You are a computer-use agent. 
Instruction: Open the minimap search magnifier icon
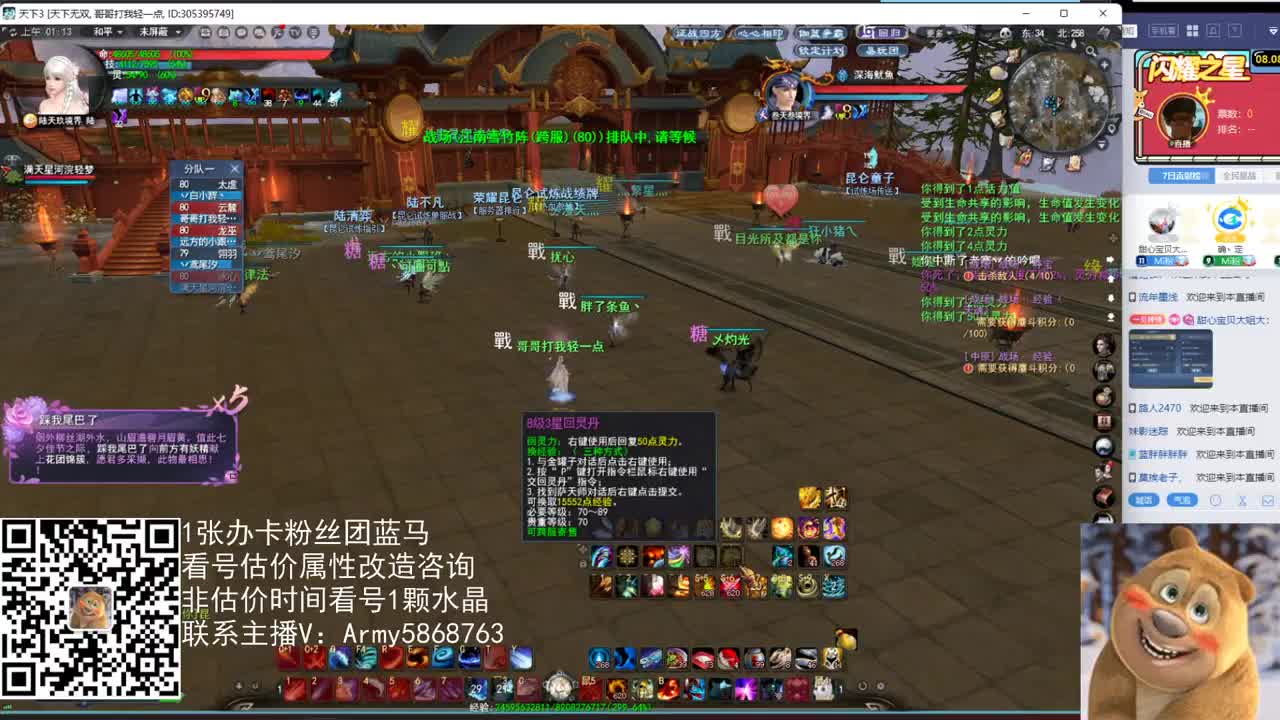pyautogui.click(x=1092, y=52)
